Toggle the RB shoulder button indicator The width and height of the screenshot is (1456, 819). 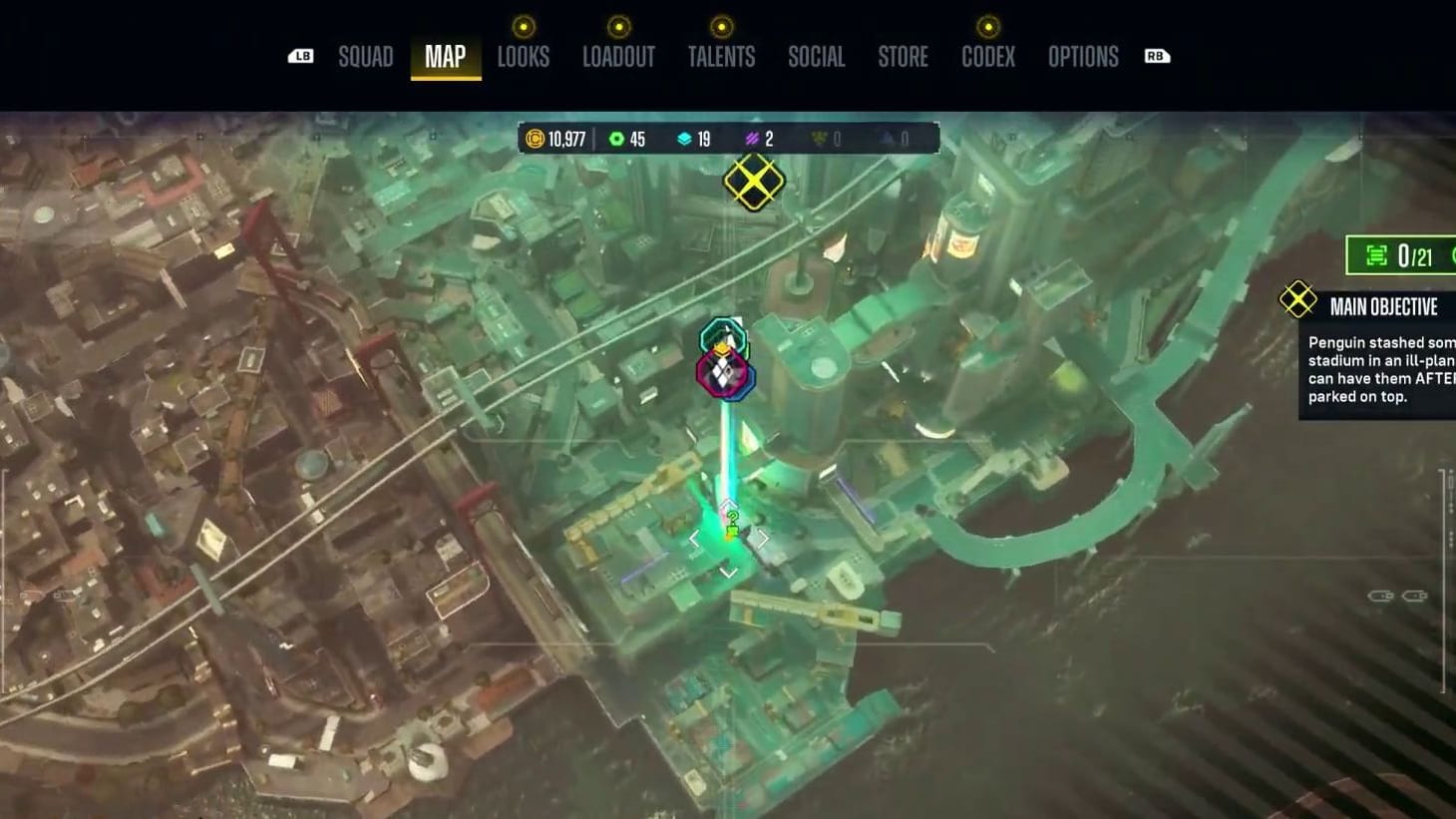pos(1156,57)
